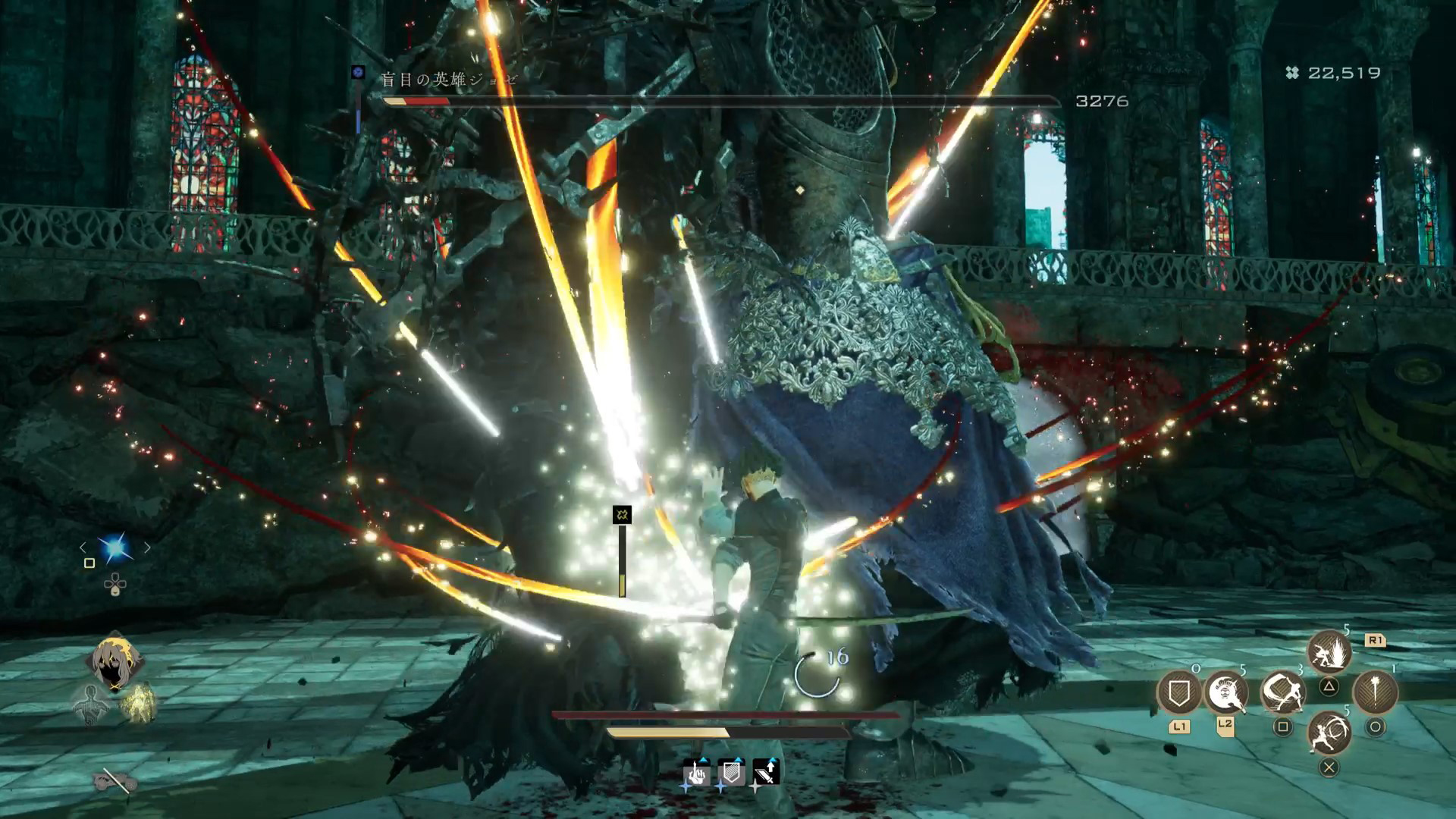The image size is (1456, 819).
Task: Use the sweeping scythe slash skill
Action: [1282, 692]
